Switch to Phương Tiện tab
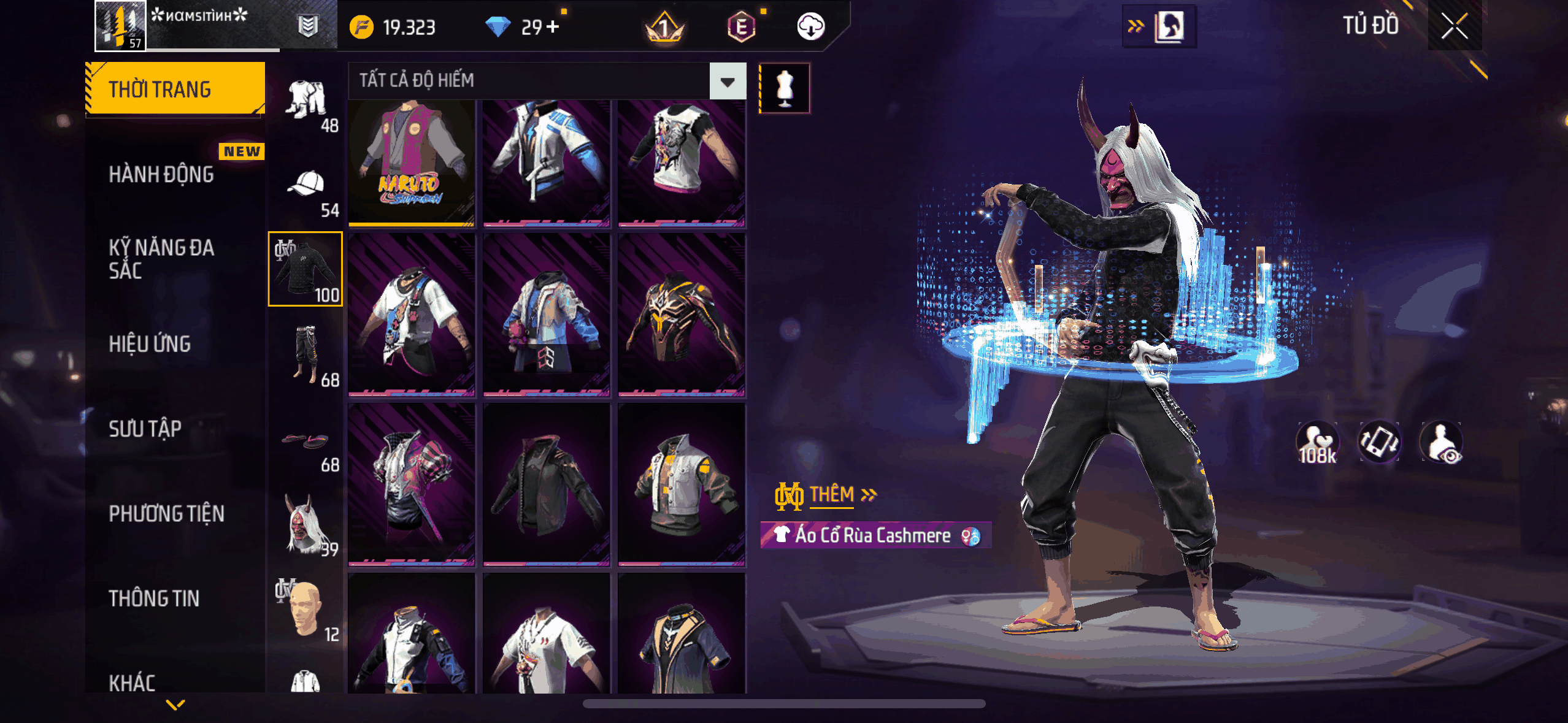 [167, 514]
